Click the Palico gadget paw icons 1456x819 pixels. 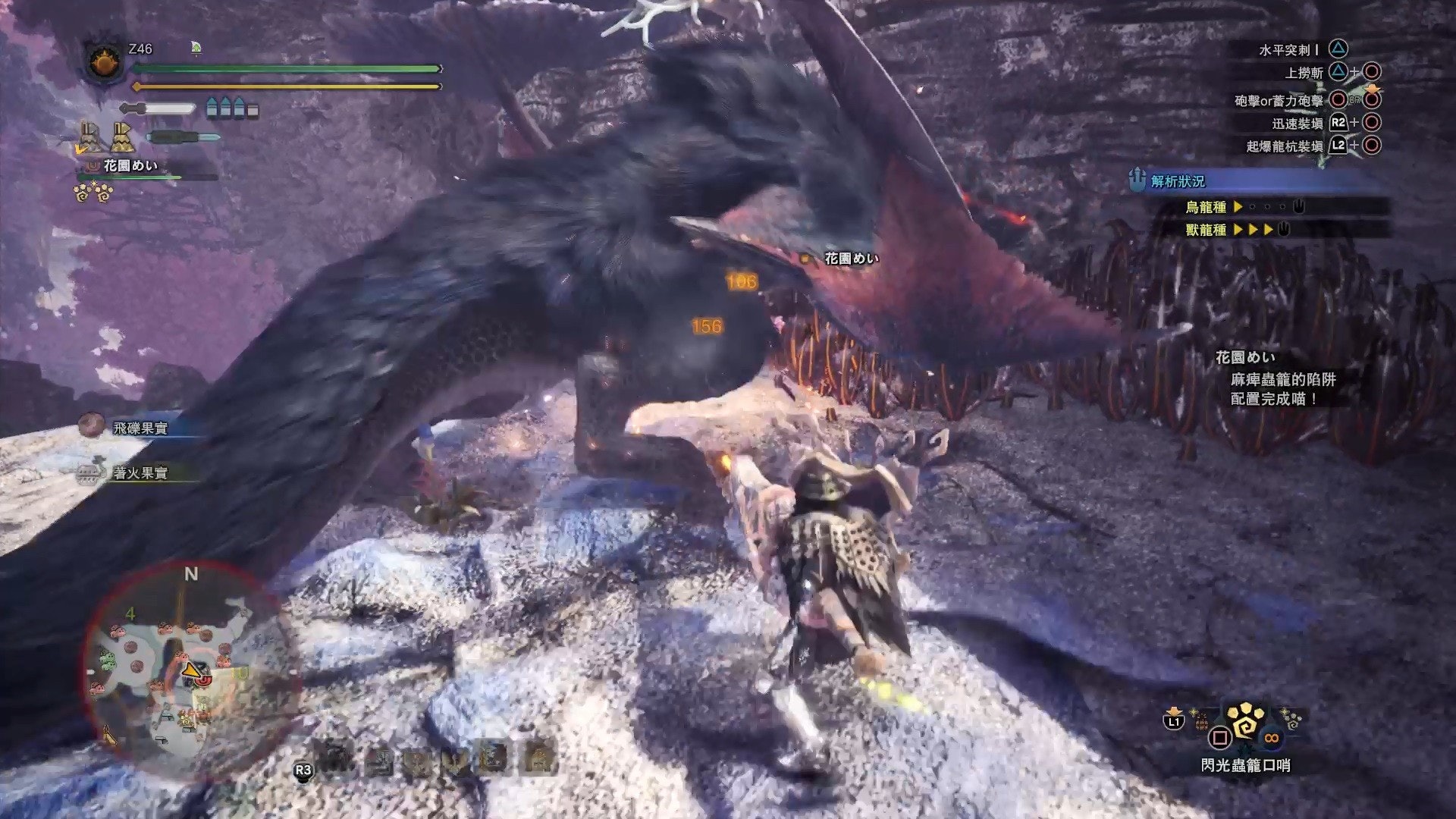pos(94,193)
